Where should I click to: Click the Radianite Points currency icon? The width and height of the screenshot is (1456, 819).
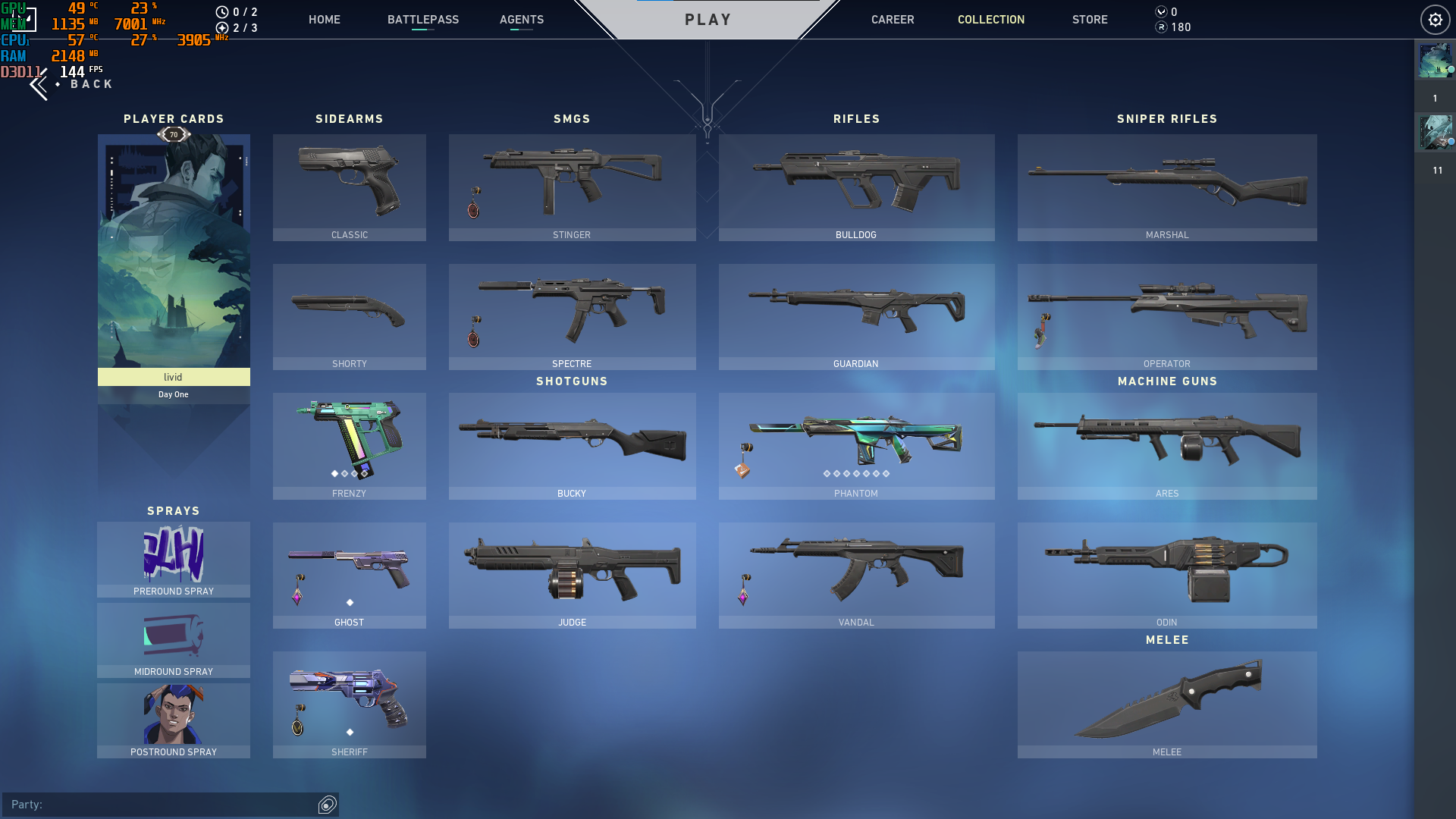point(1159,27)
